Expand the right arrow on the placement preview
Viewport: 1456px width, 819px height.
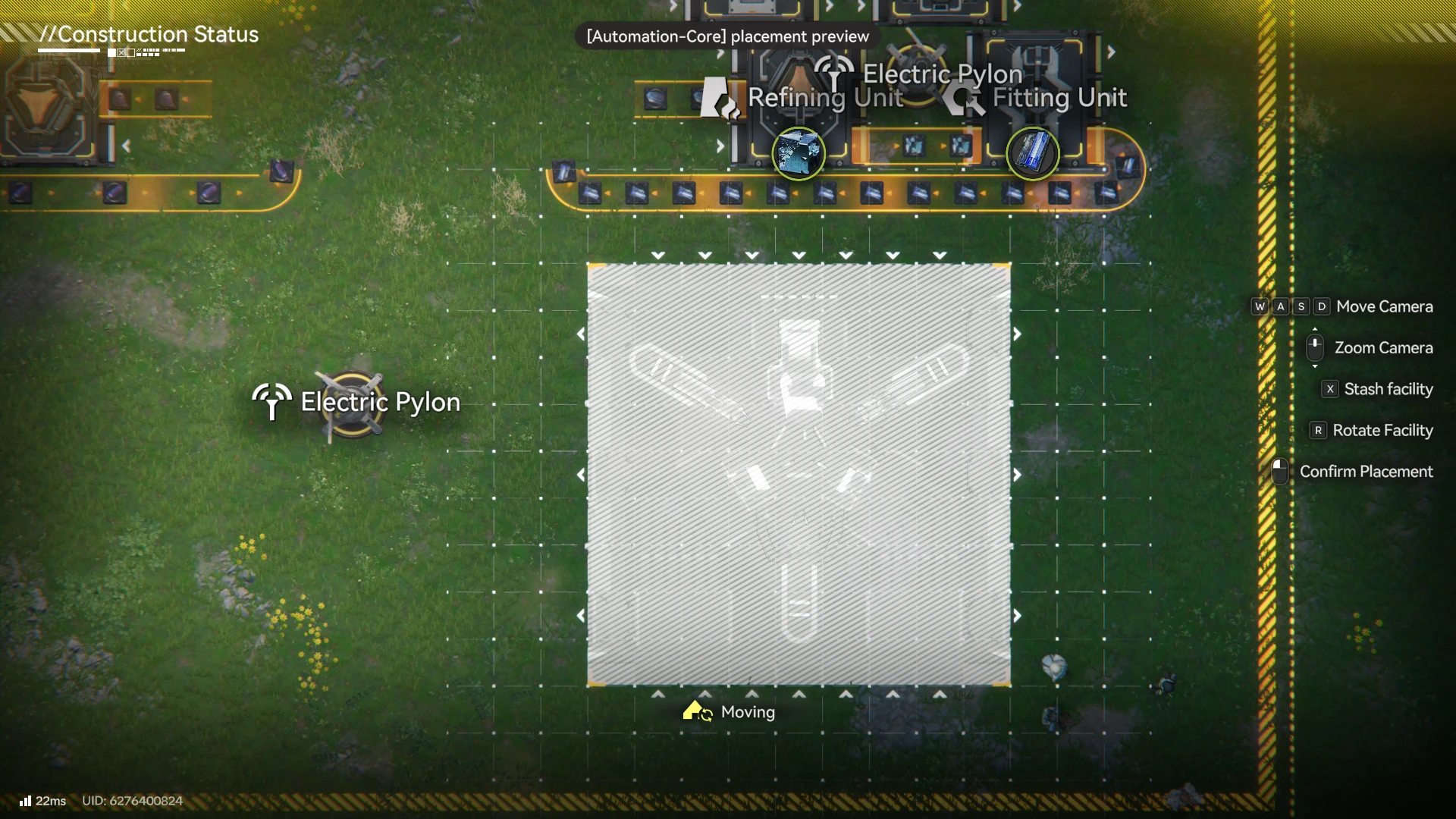tap(1018, 475)
